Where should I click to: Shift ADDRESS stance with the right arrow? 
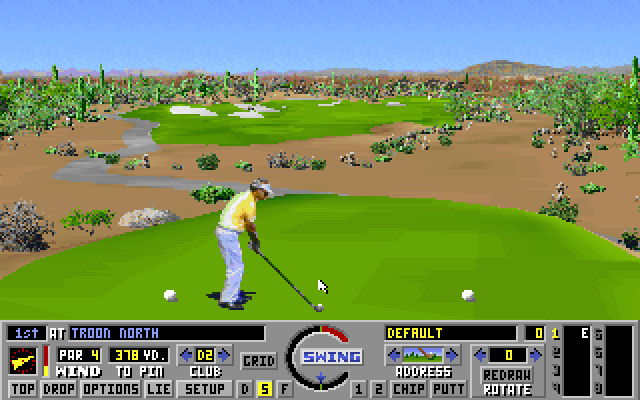[453, 355]
